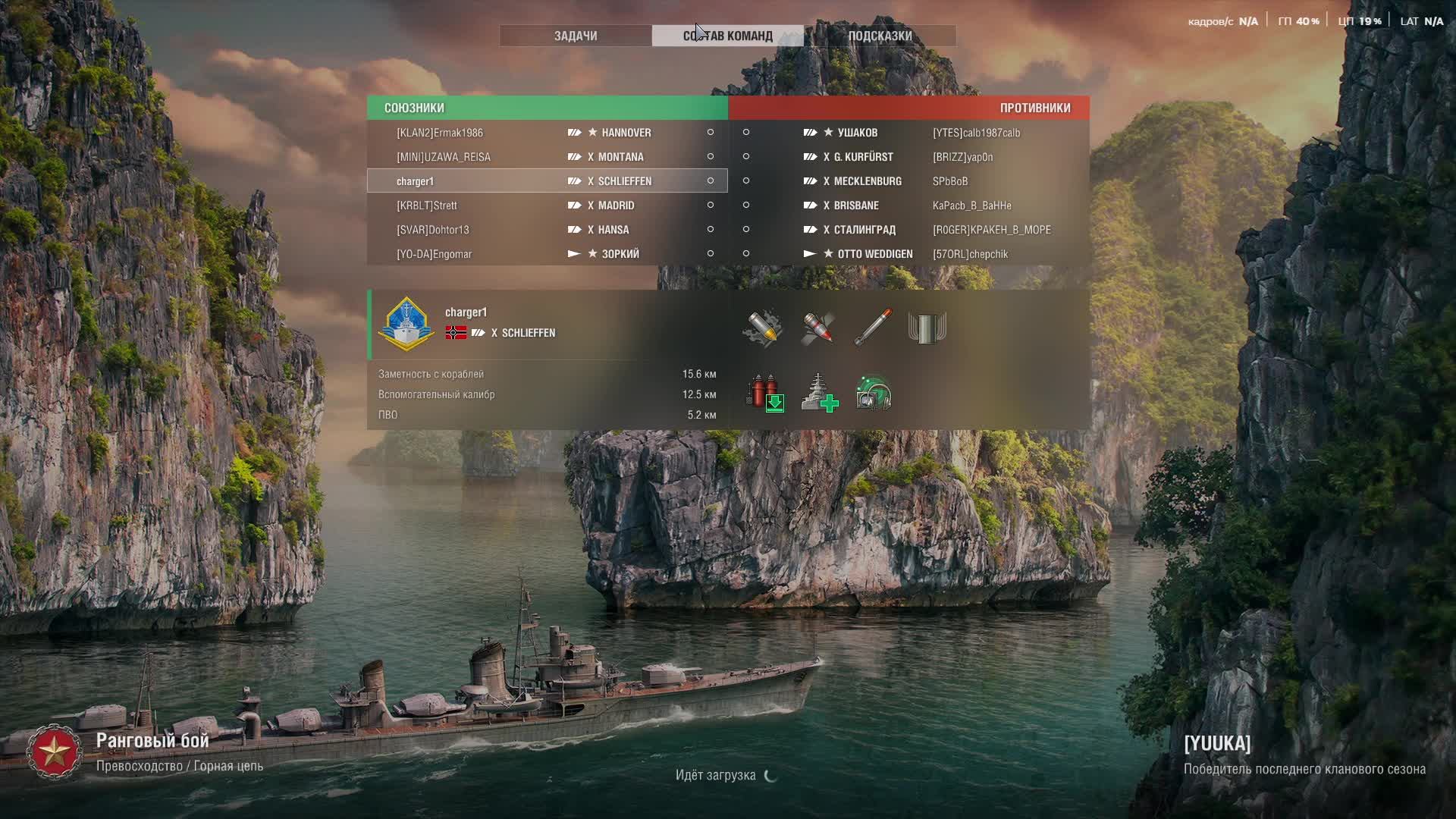The image size is (1456, 819).
Task: Pick the enemy Brisbane row
Action: click(908, 206)
